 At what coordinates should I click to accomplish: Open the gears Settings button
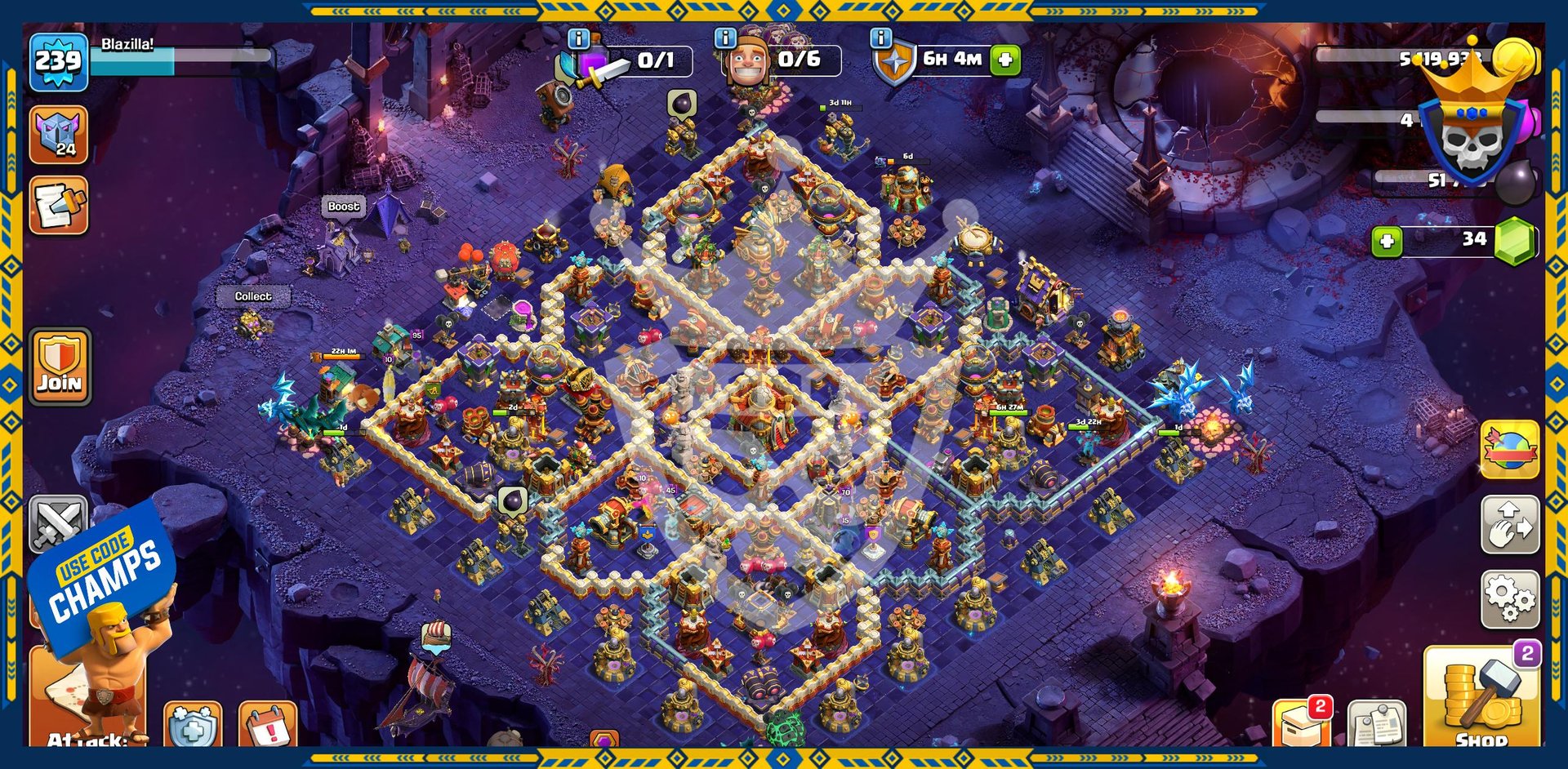1510,599
